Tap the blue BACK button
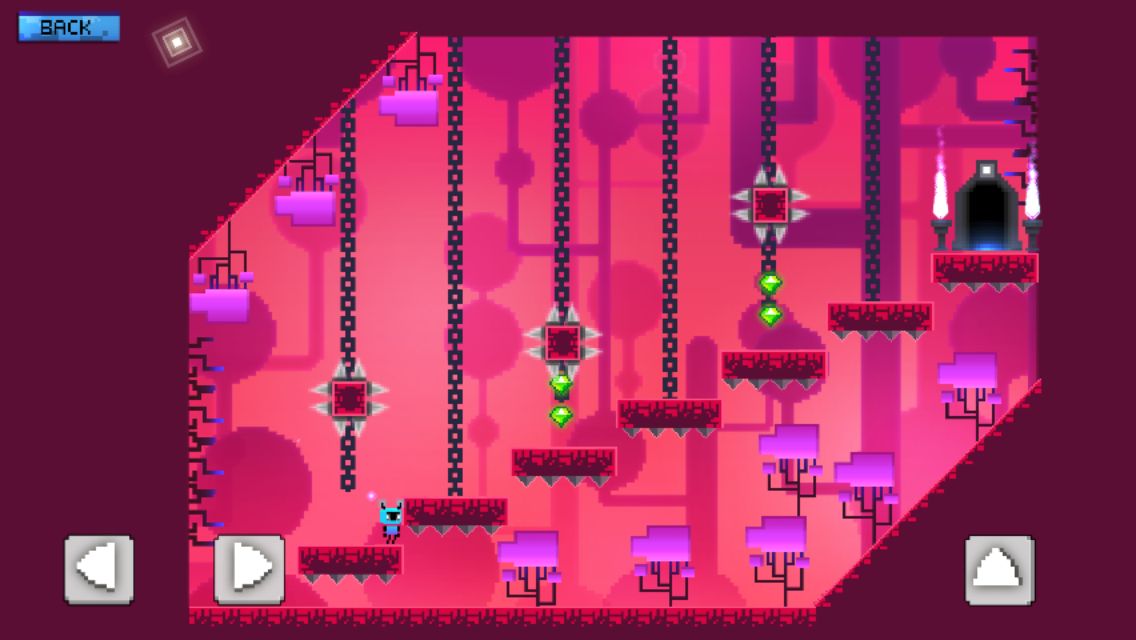 point(68,27)
